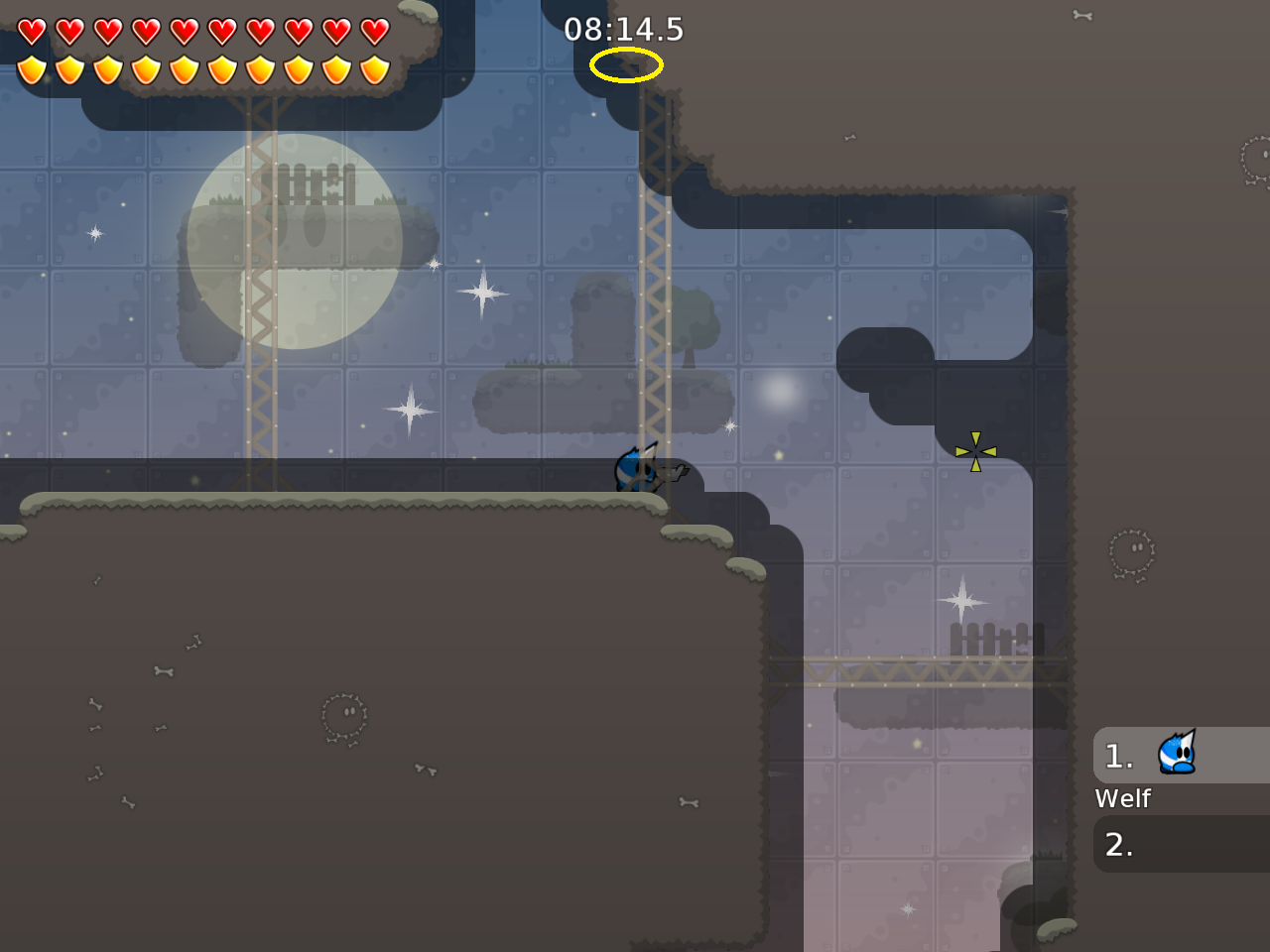Viewport: 1270px width, 952px height.
Task: Click the fifth heart icon
Action: tap(185, 30)
